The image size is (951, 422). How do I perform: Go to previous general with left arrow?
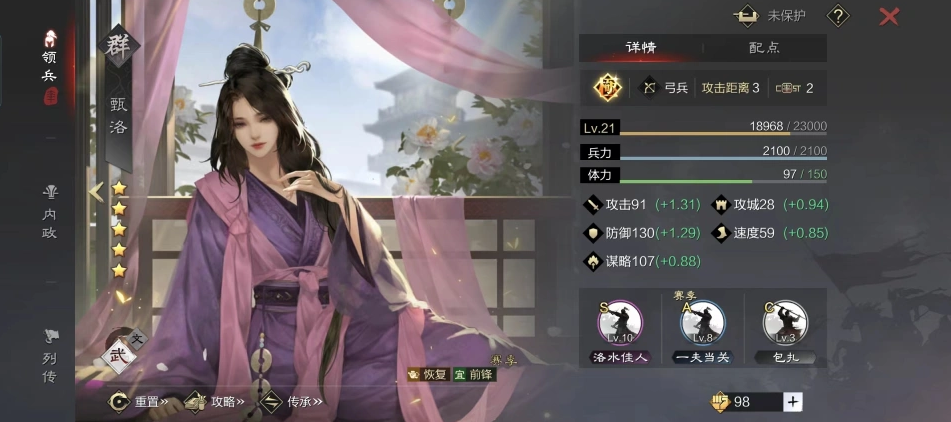96,193
